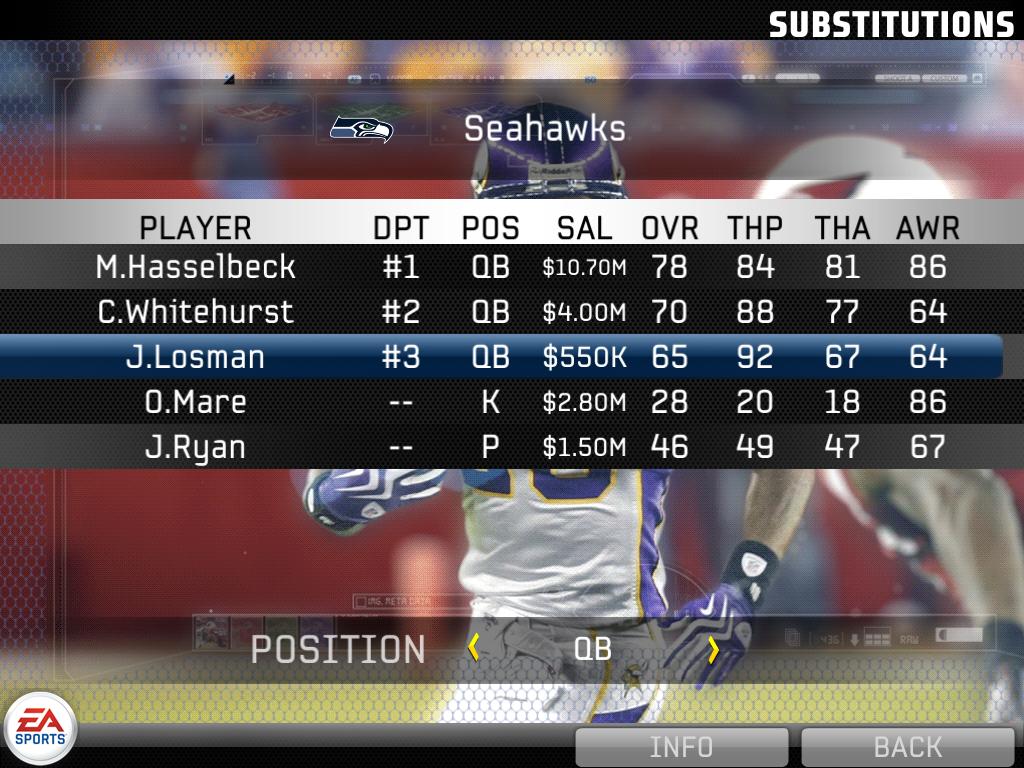The width and height of the screenshot is (1024, 768).
Task: Select M.Hasselbeck player row
Action: (x=500, y=267)
